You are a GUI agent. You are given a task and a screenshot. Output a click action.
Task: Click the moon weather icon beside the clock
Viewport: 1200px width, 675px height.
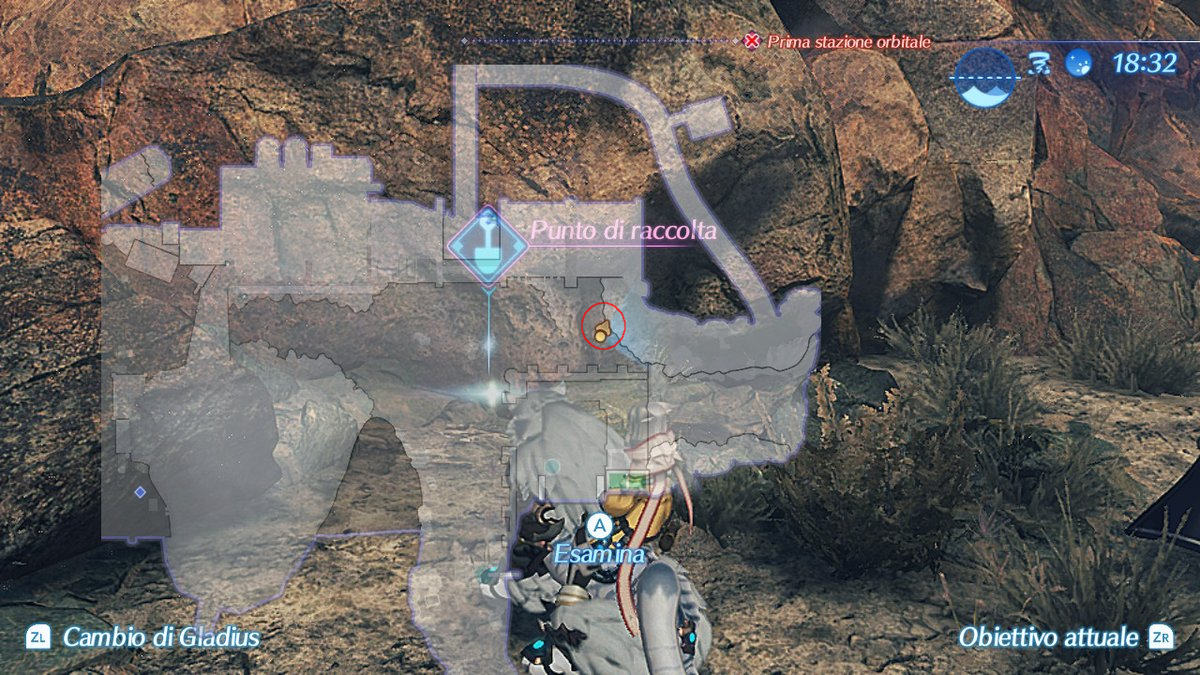pyautogui.click(x=1078, y=65)
